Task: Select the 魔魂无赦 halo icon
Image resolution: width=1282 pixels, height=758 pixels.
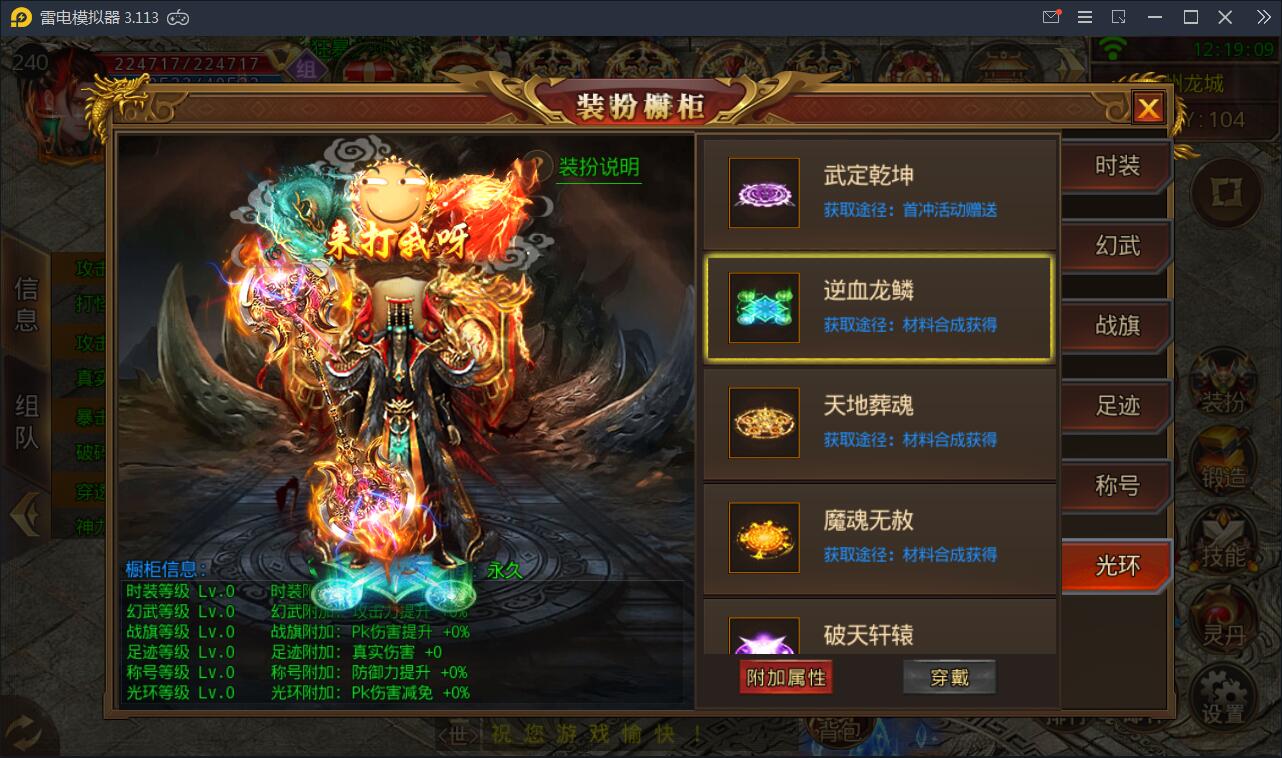Action: [x=764, y=537]
